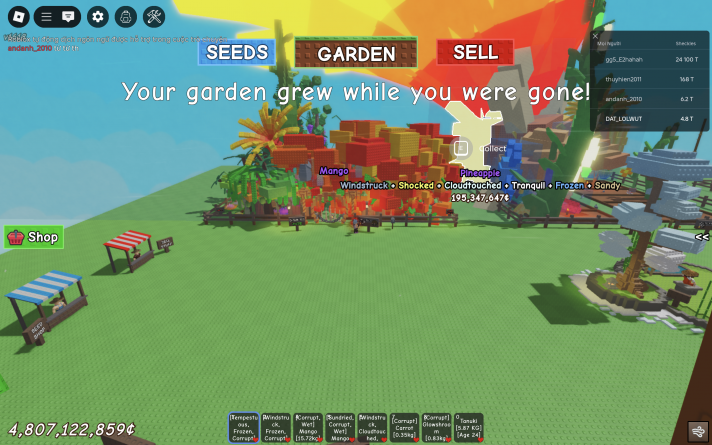Click the double-arrow collapse button
The height and width of the screenshot is (445, 712).
(x=702, y=237)
